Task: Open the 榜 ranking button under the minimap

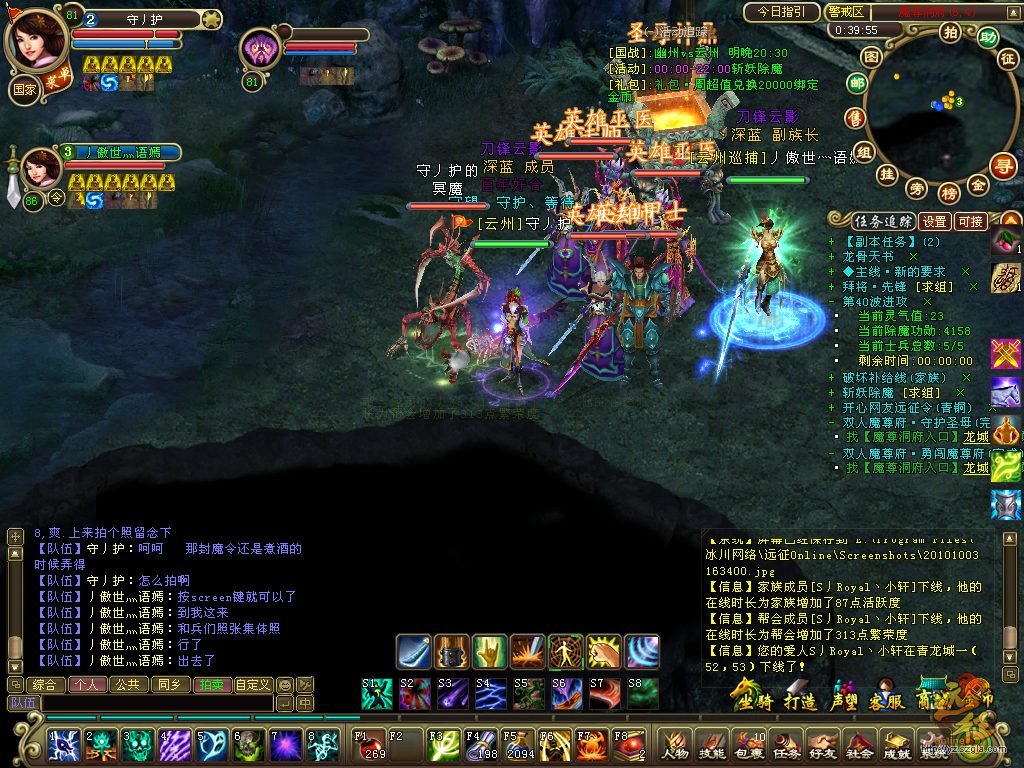Action: coord(949,192)
